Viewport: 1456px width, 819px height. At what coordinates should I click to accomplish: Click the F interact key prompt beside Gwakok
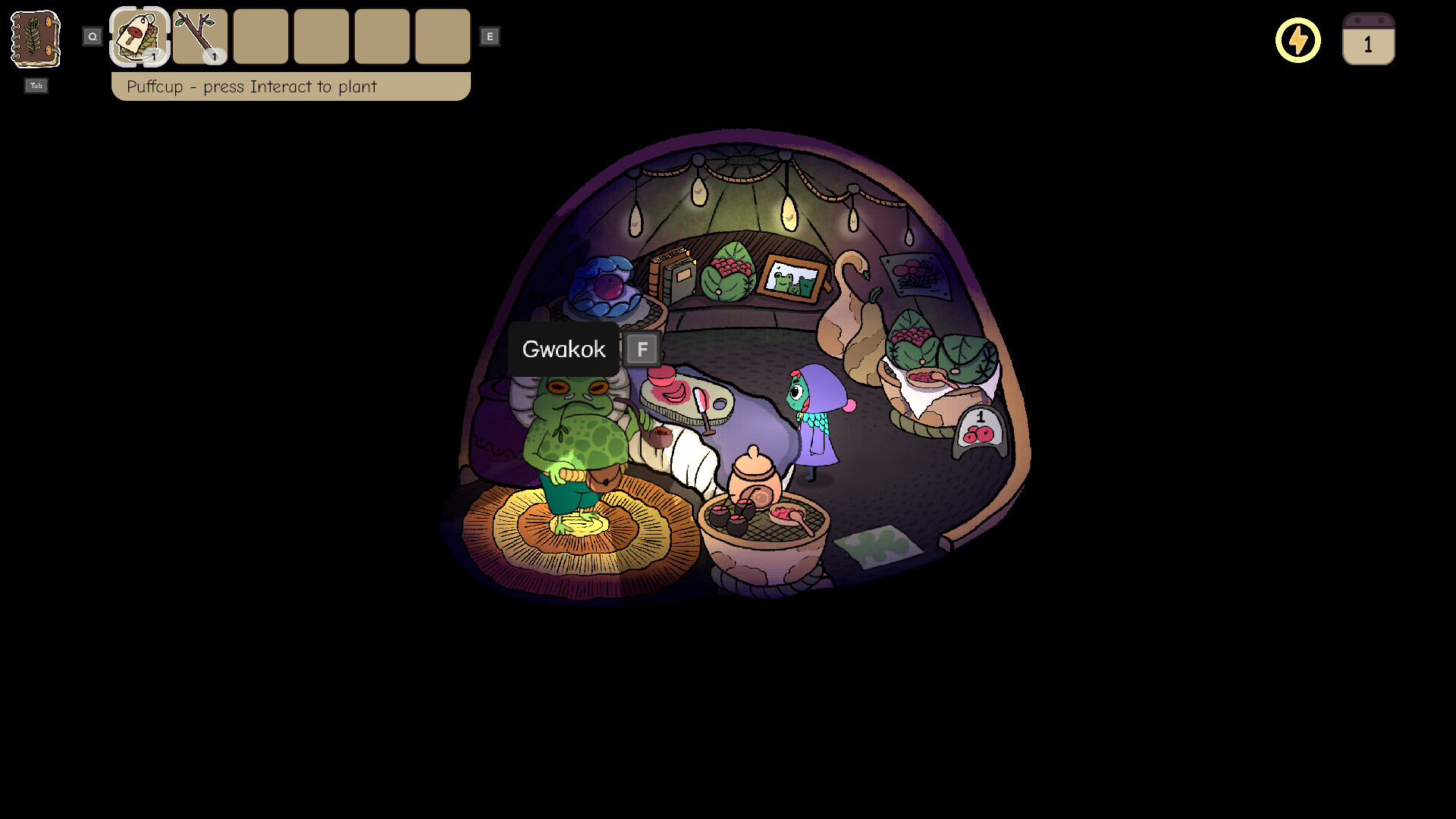[642, 349]
